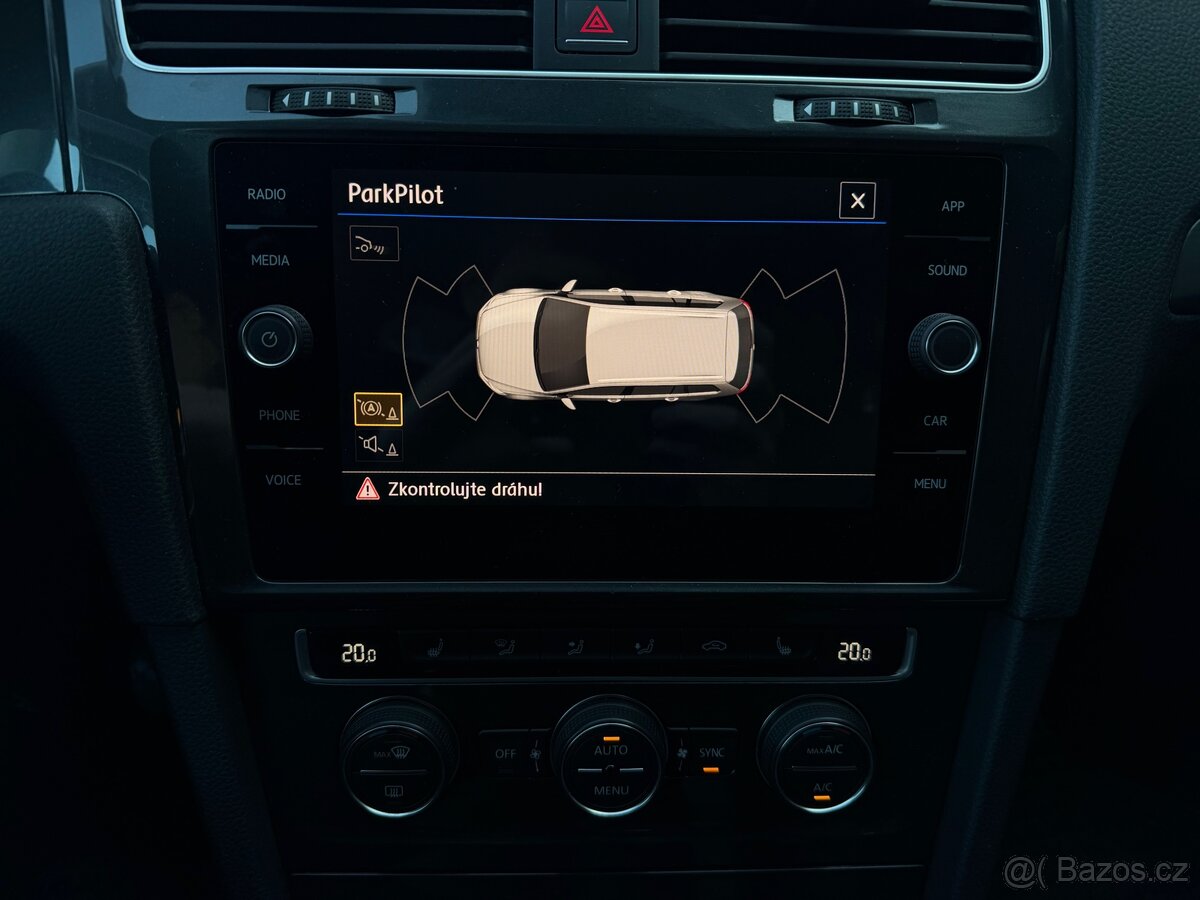Tap the SYNC climate button

(711, 755)
